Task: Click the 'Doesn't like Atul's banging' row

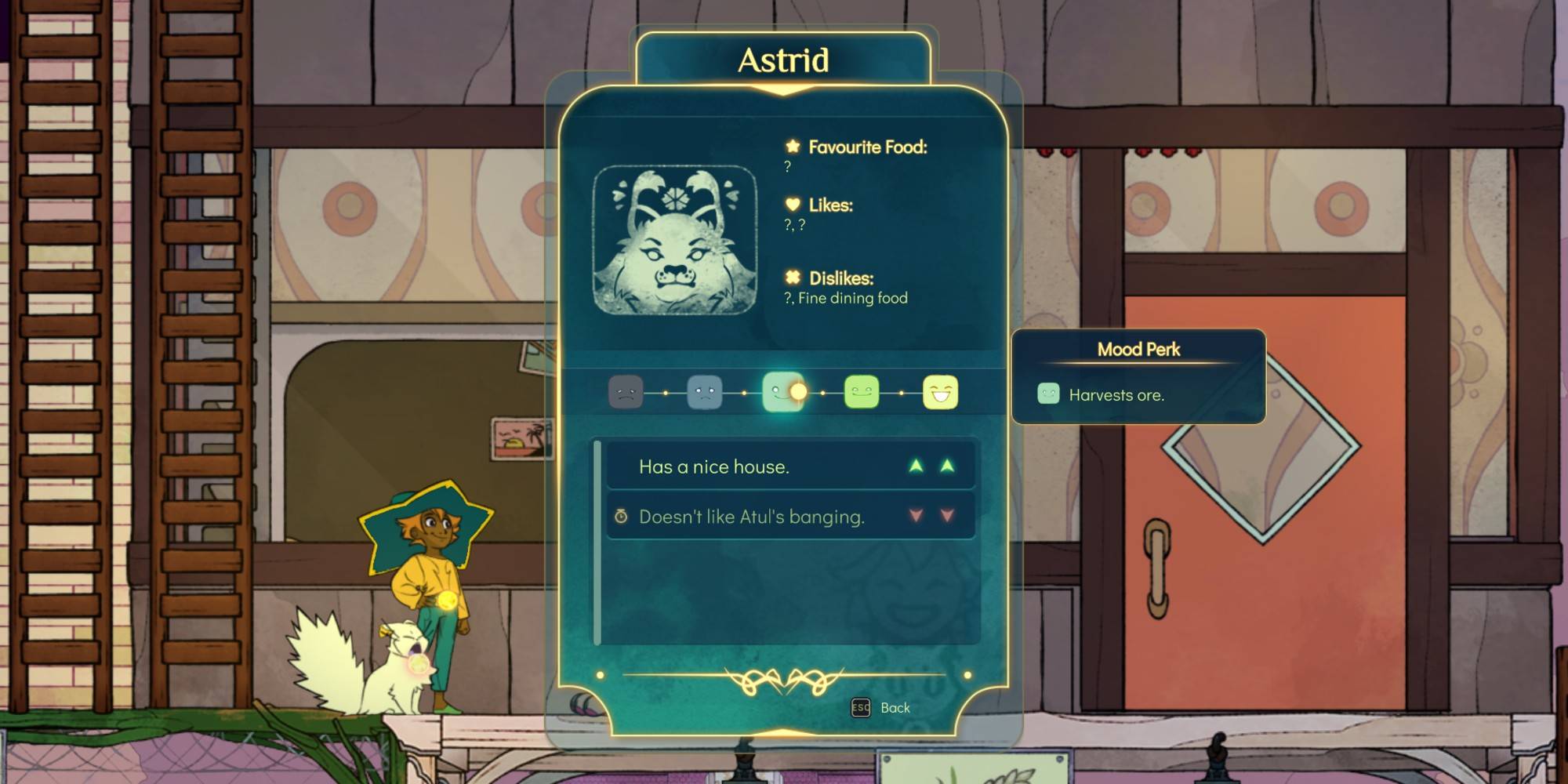Action: click(x=790, y=516)
